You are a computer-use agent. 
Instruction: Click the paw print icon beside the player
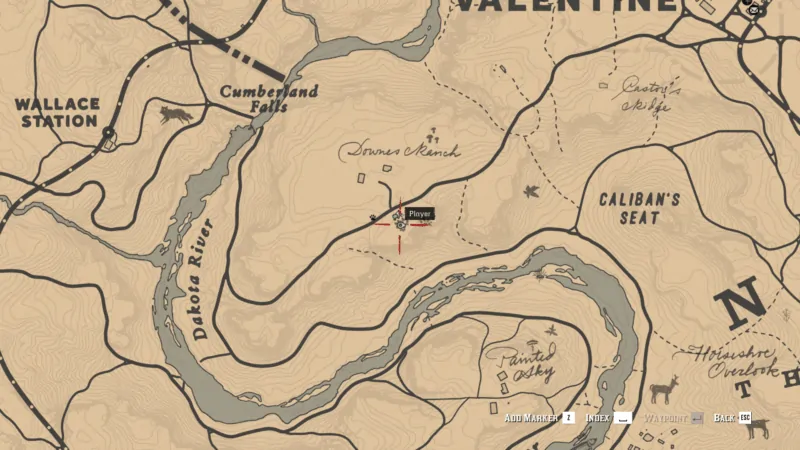pyautogui.click(x=374, y=217)
